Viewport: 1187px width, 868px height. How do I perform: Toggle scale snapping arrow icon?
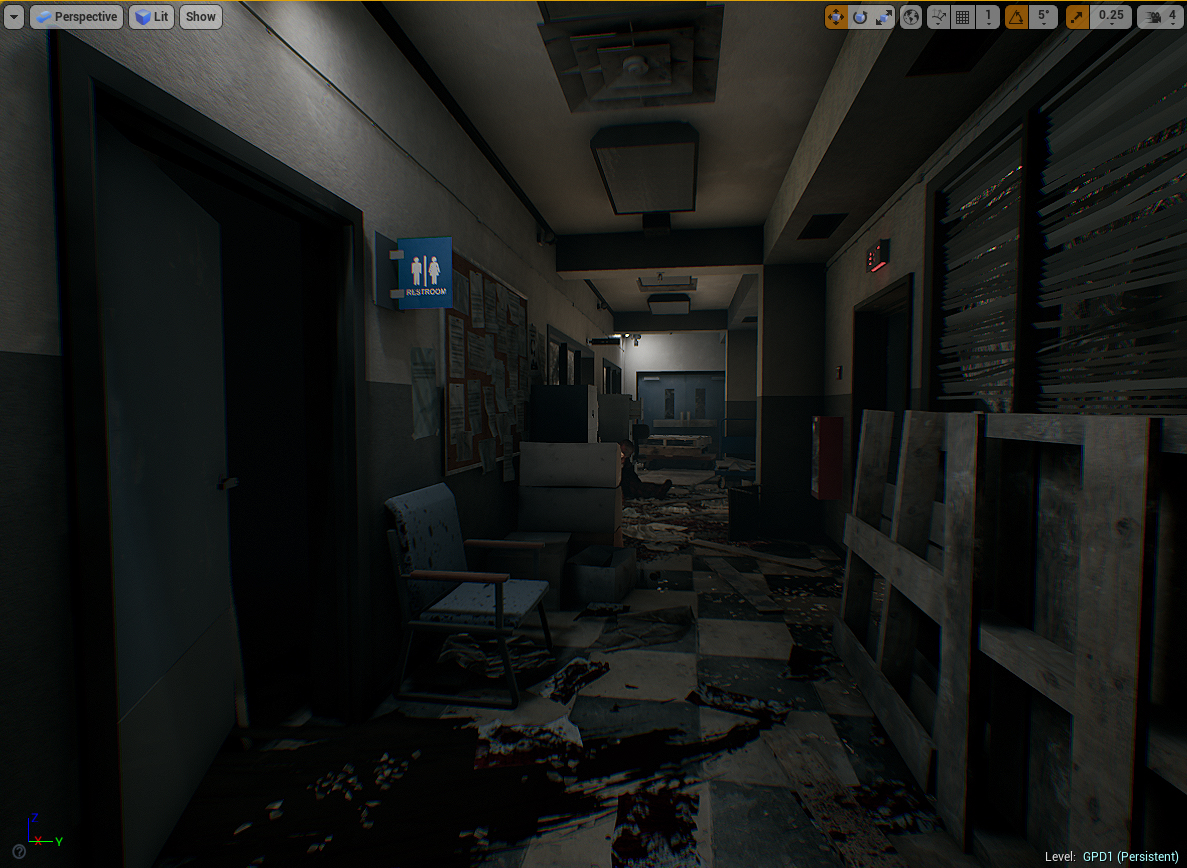[1078, 17]
